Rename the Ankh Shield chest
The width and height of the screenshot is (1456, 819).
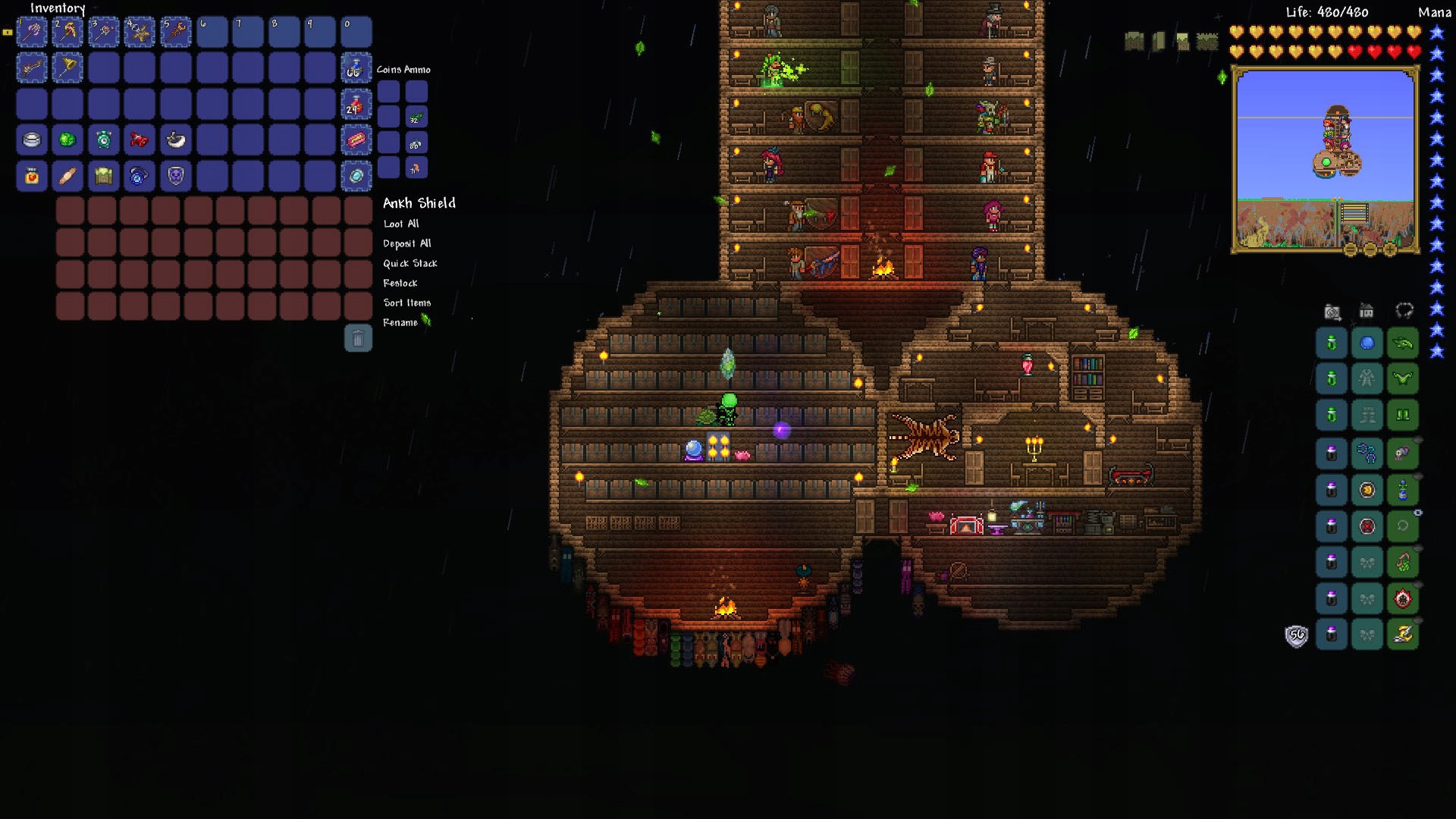tap(400, 322)
